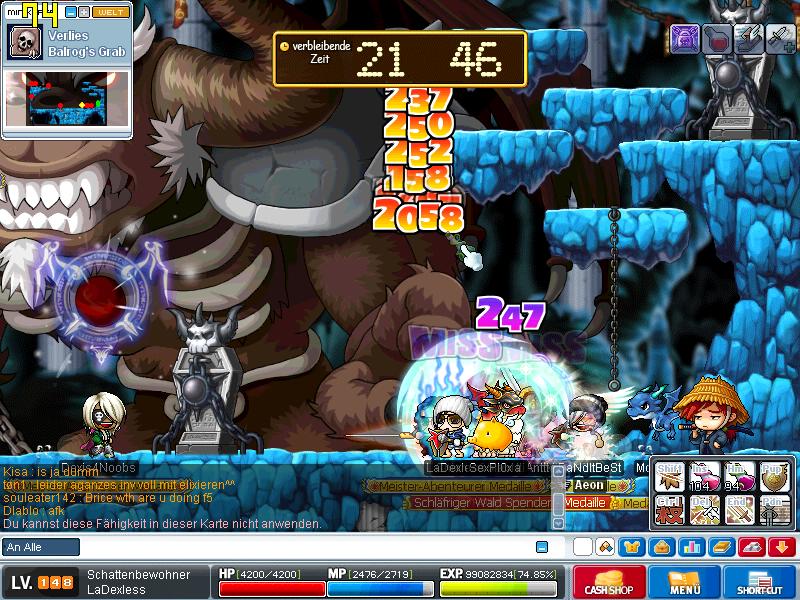The width and height of the screenshot is (800, 600).
Task: Open the stats bar-chart icon button
Action: click(x=692, y=547)
